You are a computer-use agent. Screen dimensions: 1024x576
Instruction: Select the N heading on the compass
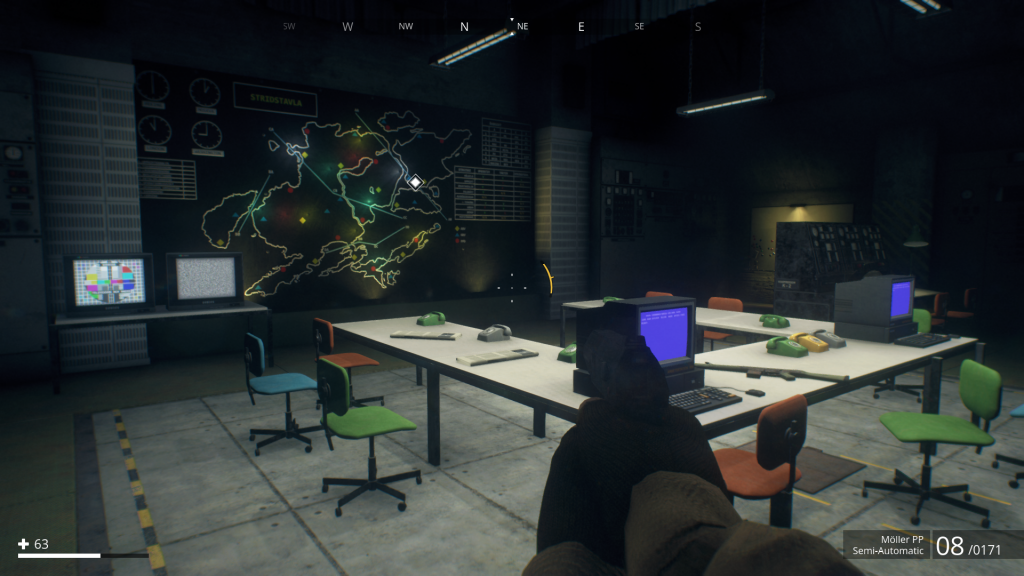464,27
